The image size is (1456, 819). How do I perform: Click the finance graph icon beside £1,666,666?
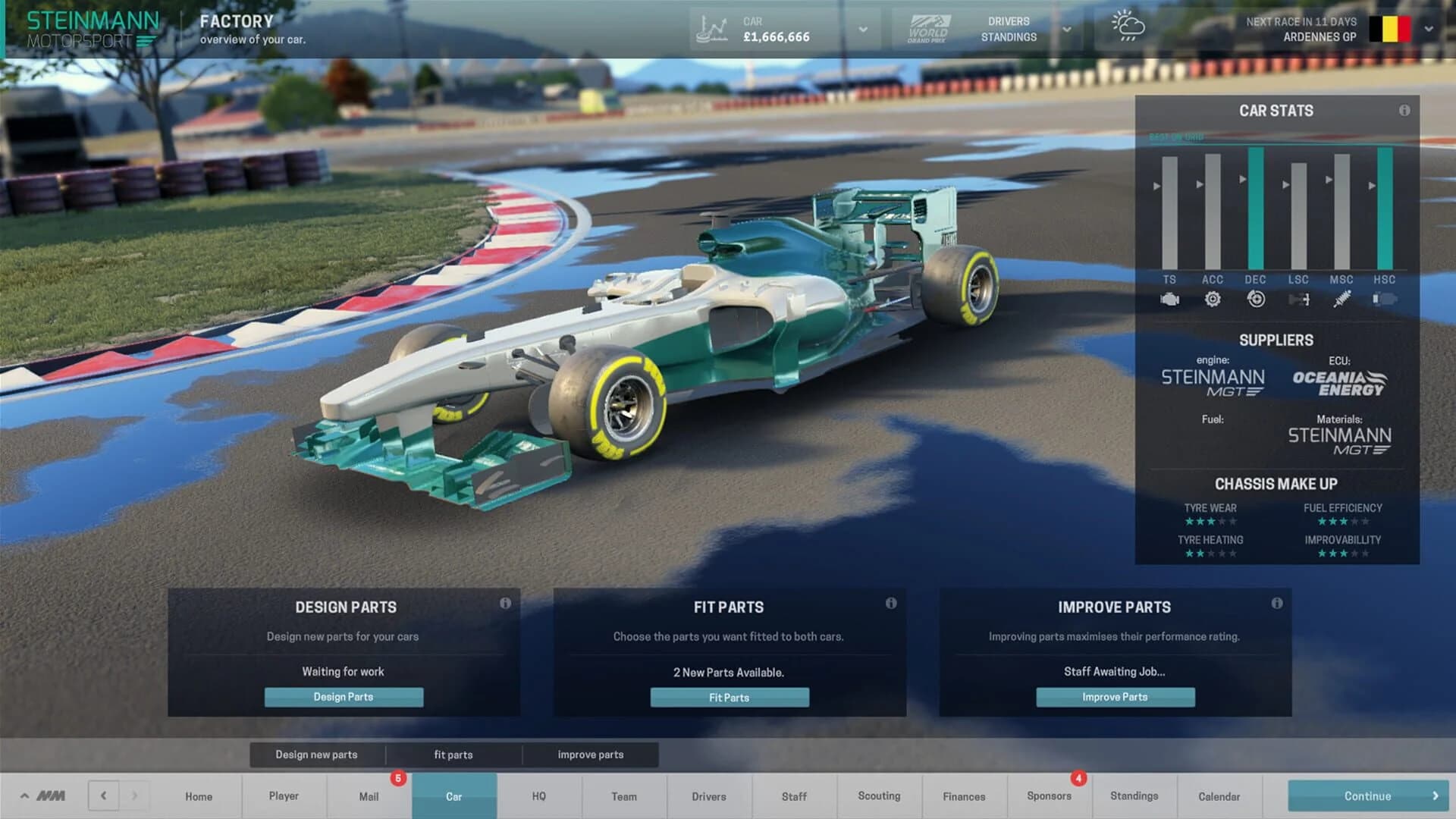click(711, 28)
